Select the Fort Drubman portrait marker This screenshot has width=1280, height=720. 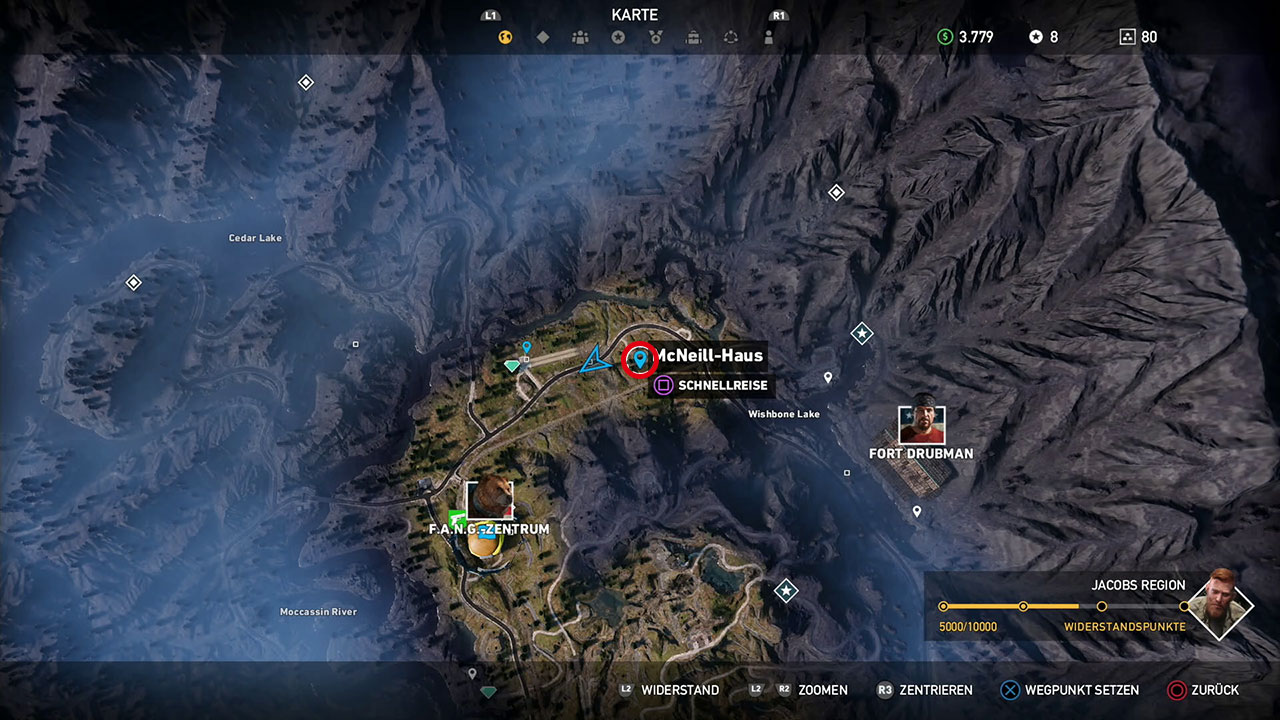click(x=921, y=425)
